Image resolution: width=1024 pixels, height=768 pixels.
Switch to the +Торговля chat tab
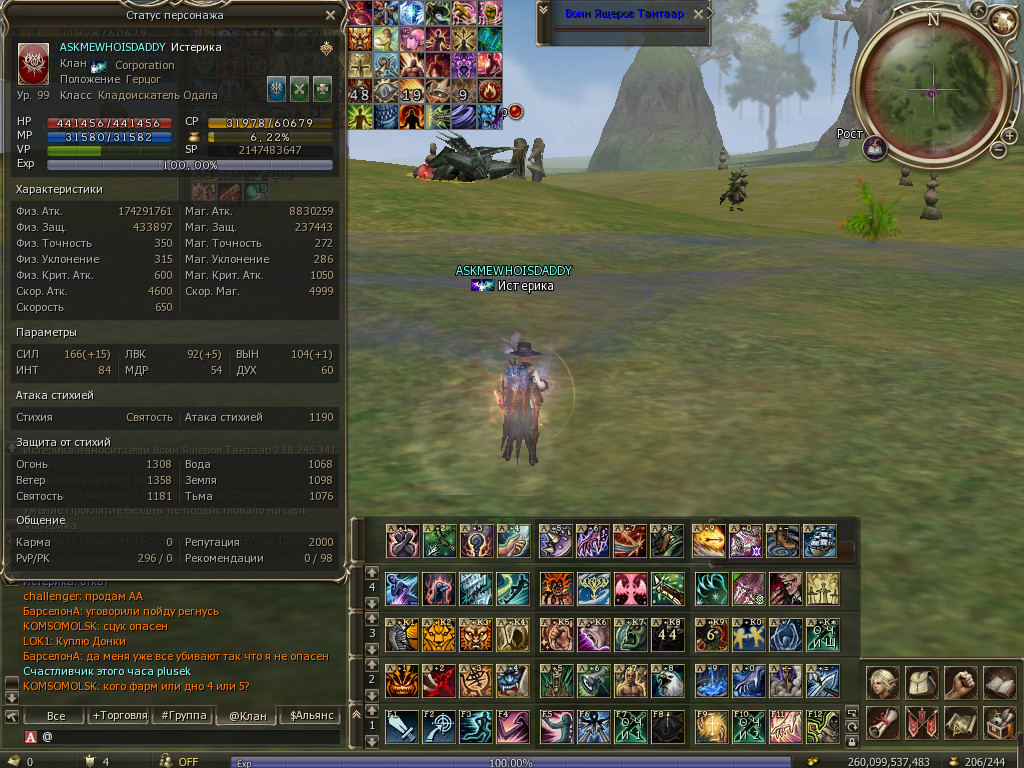pos(118,715)
